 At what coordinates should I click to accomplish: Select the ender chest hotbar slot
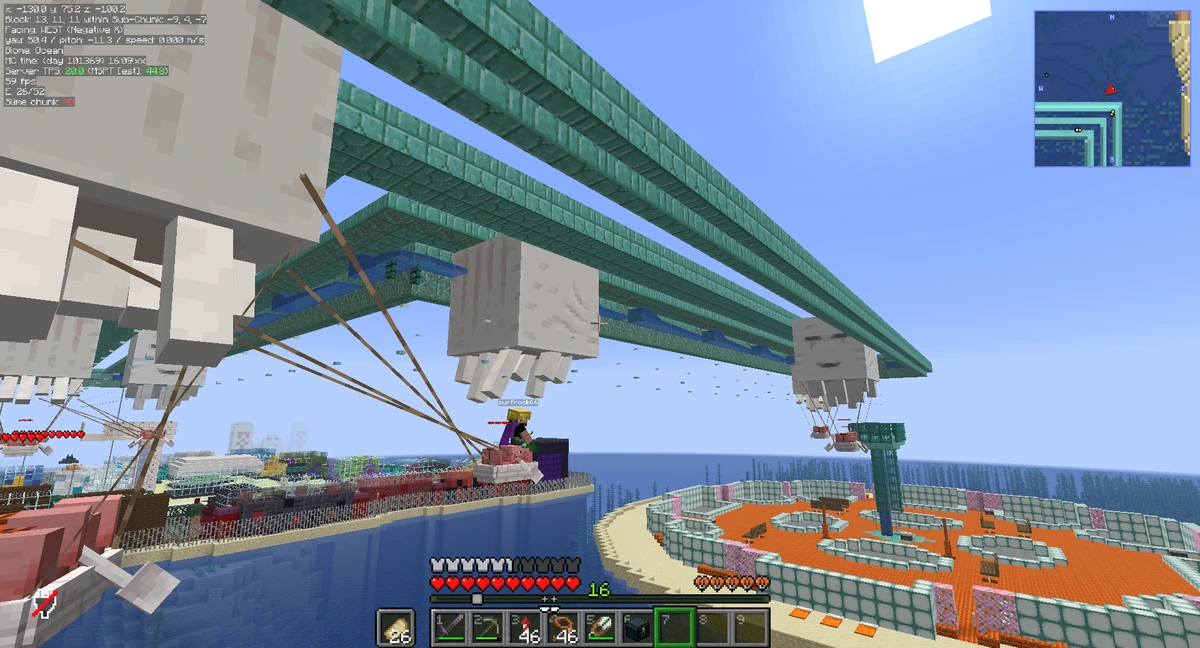pyautogui.click(x=635, y=627)
